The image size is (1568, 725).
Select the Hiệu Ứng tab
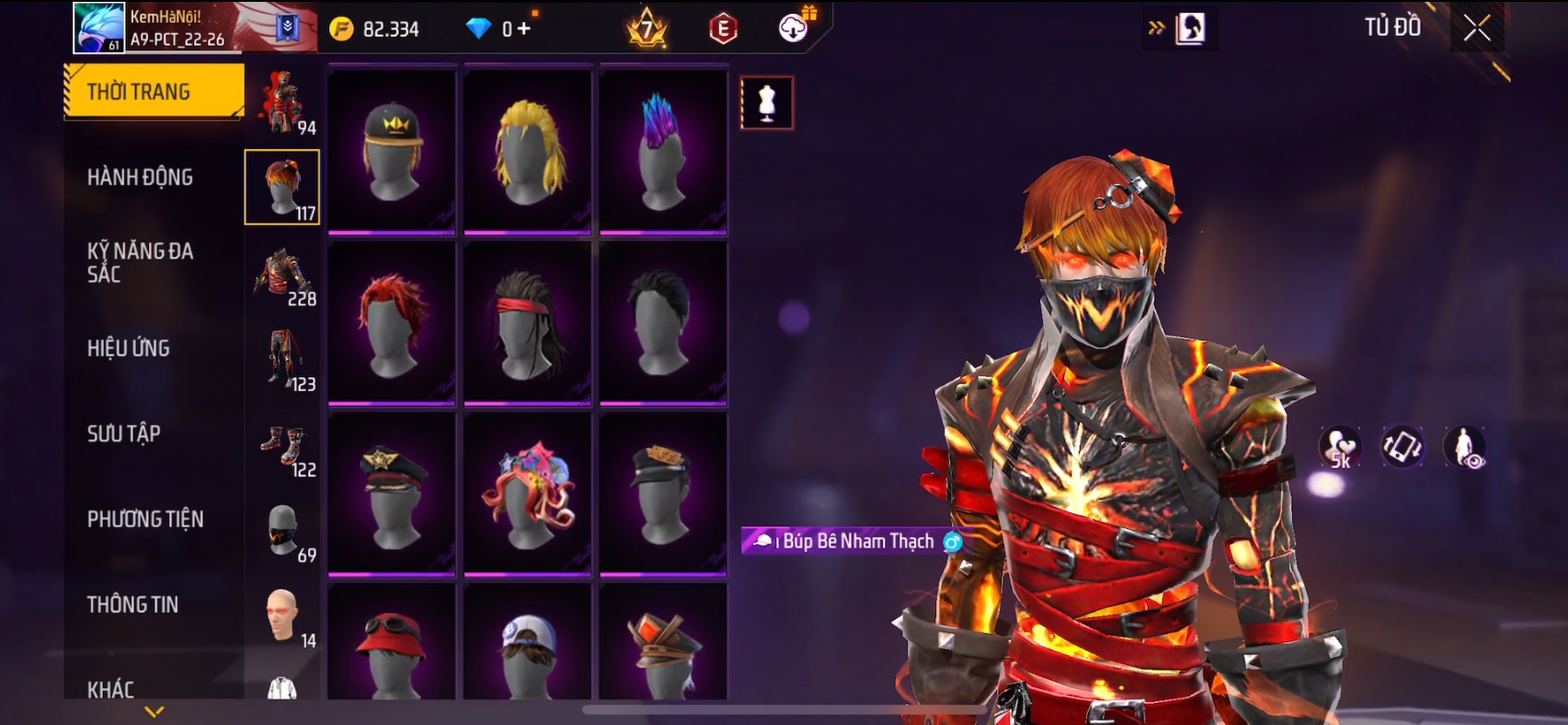[x=129, y=348]
